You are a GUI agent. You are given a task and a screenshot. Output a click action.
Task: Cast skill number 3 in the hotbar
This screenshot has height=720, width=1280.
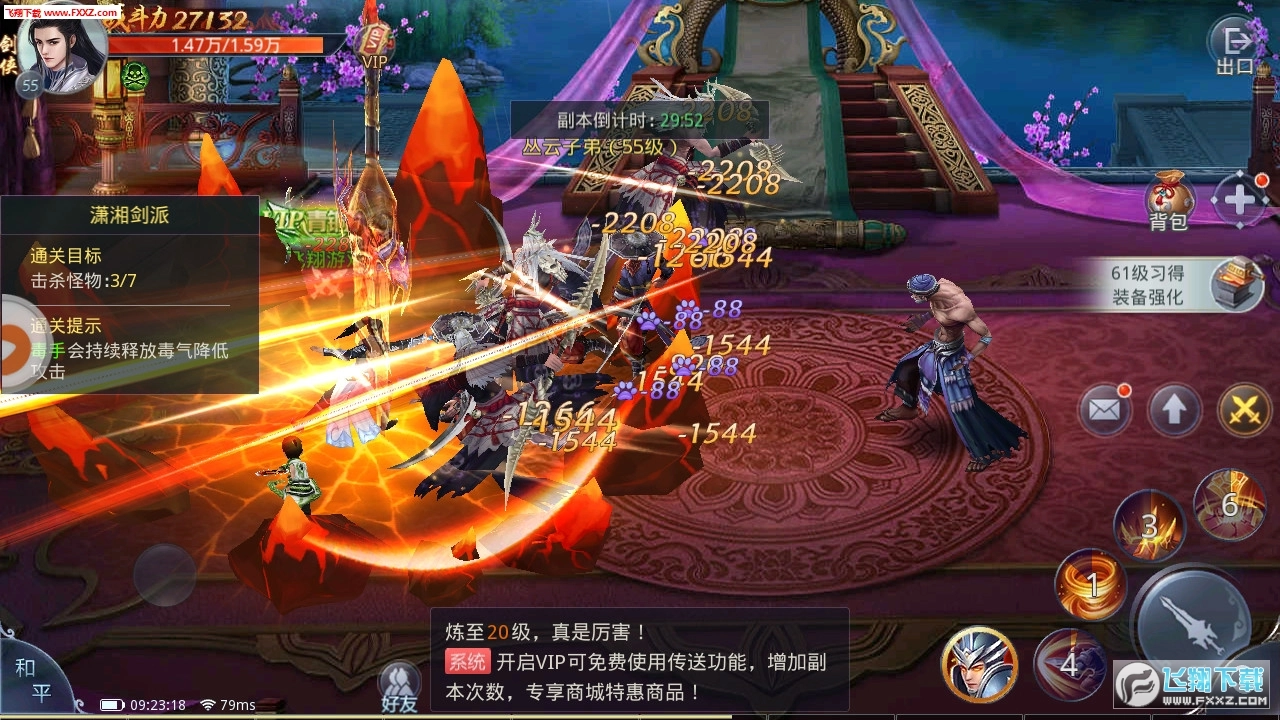click(x=1150, y=525)
